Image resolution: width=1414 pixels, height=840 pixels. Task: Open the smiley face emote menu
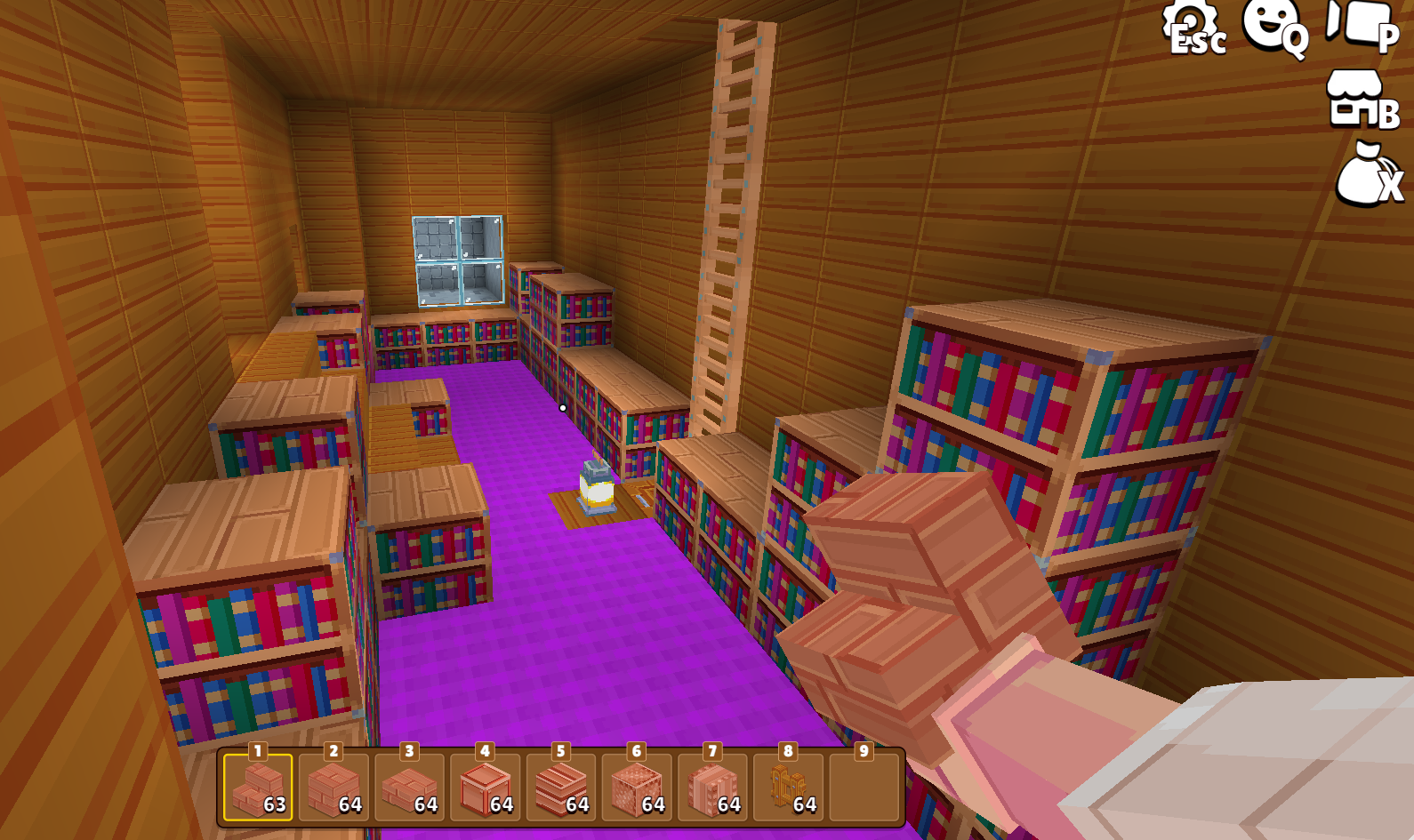(1272, 27)
